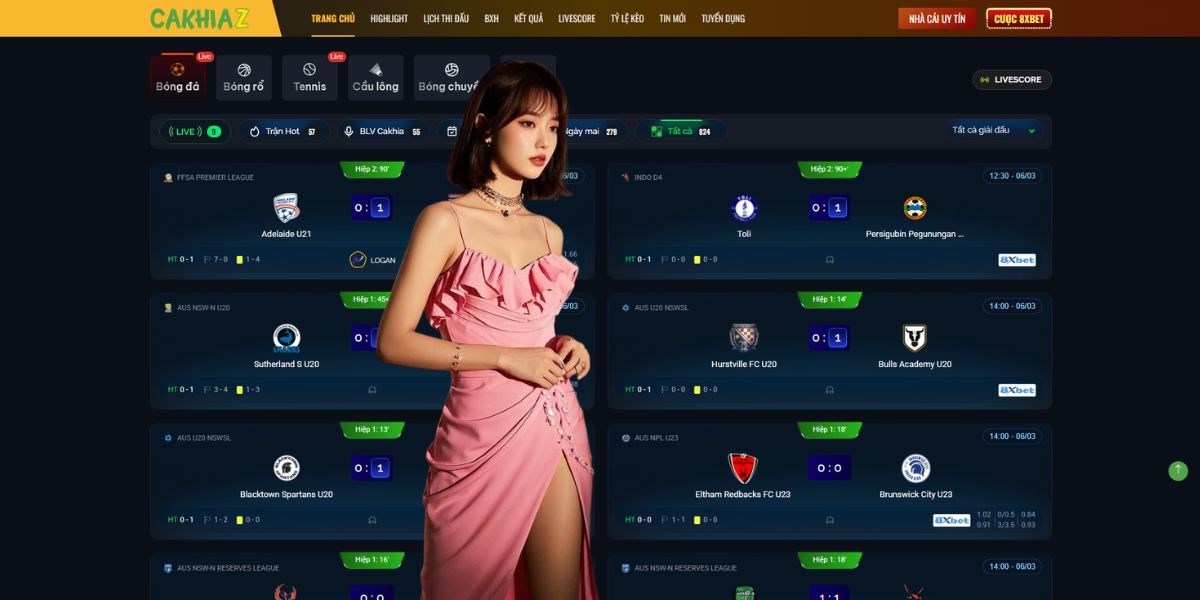Image resolution: width=1200 pixels, height=600 pixels.
Task: Click the green scroll-to-top arrow button
Action: click(1178, 470)
